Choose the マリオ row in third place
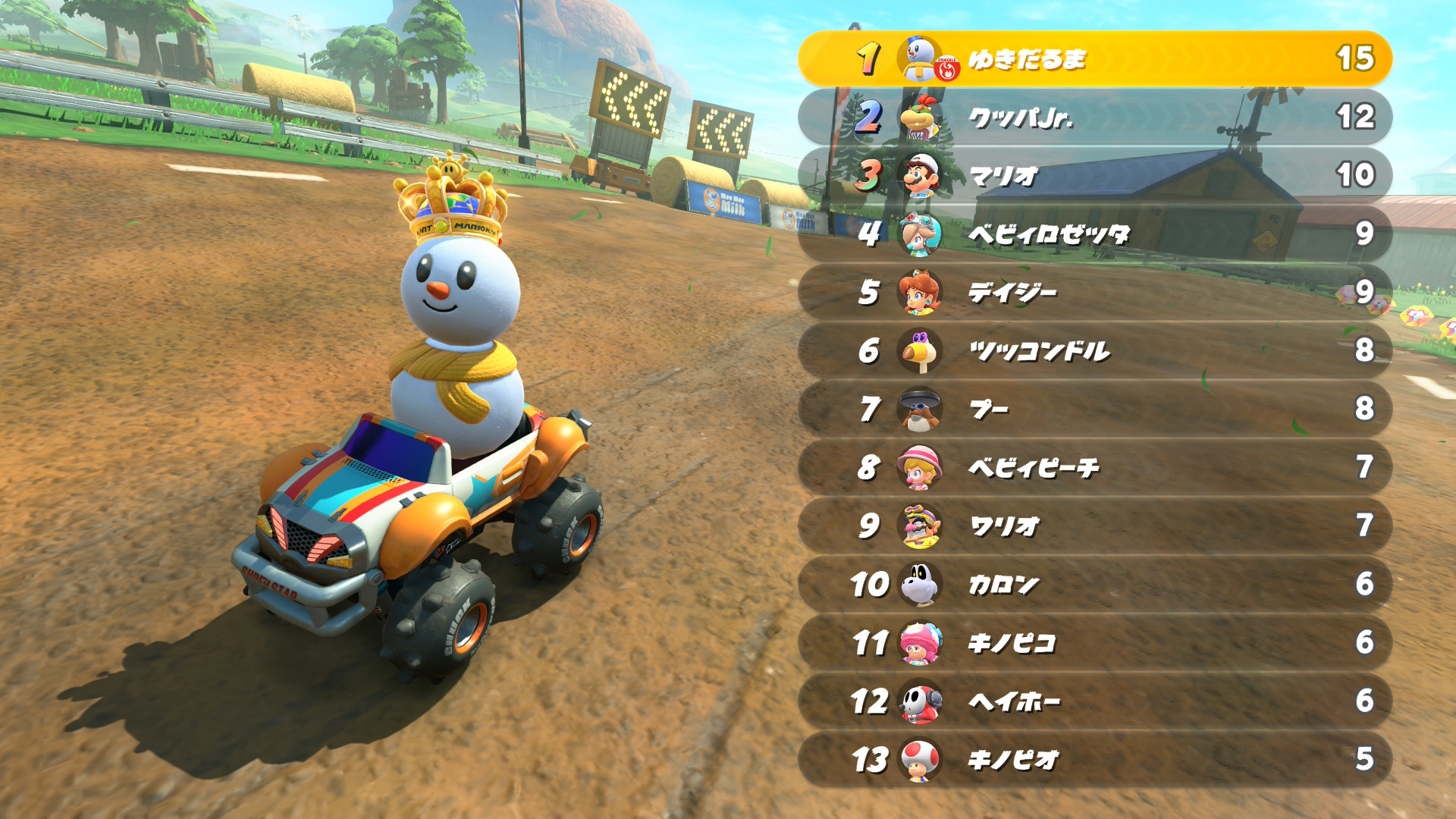Viewport: 1456px width, 819px height. 1094,175
